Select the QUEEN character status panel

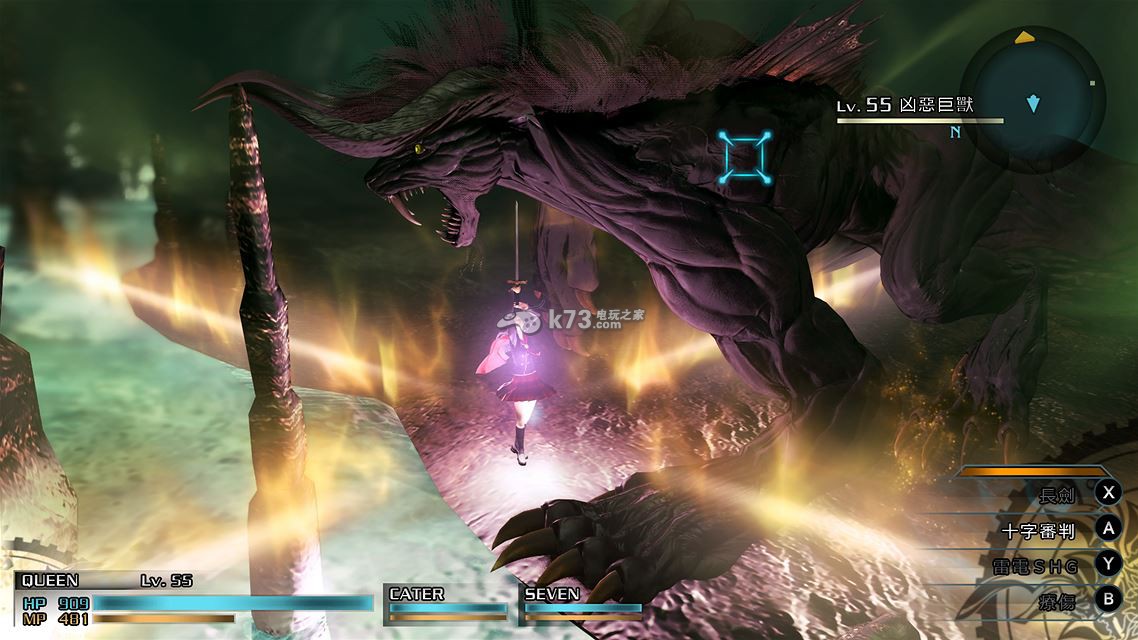tap(190, 598)
